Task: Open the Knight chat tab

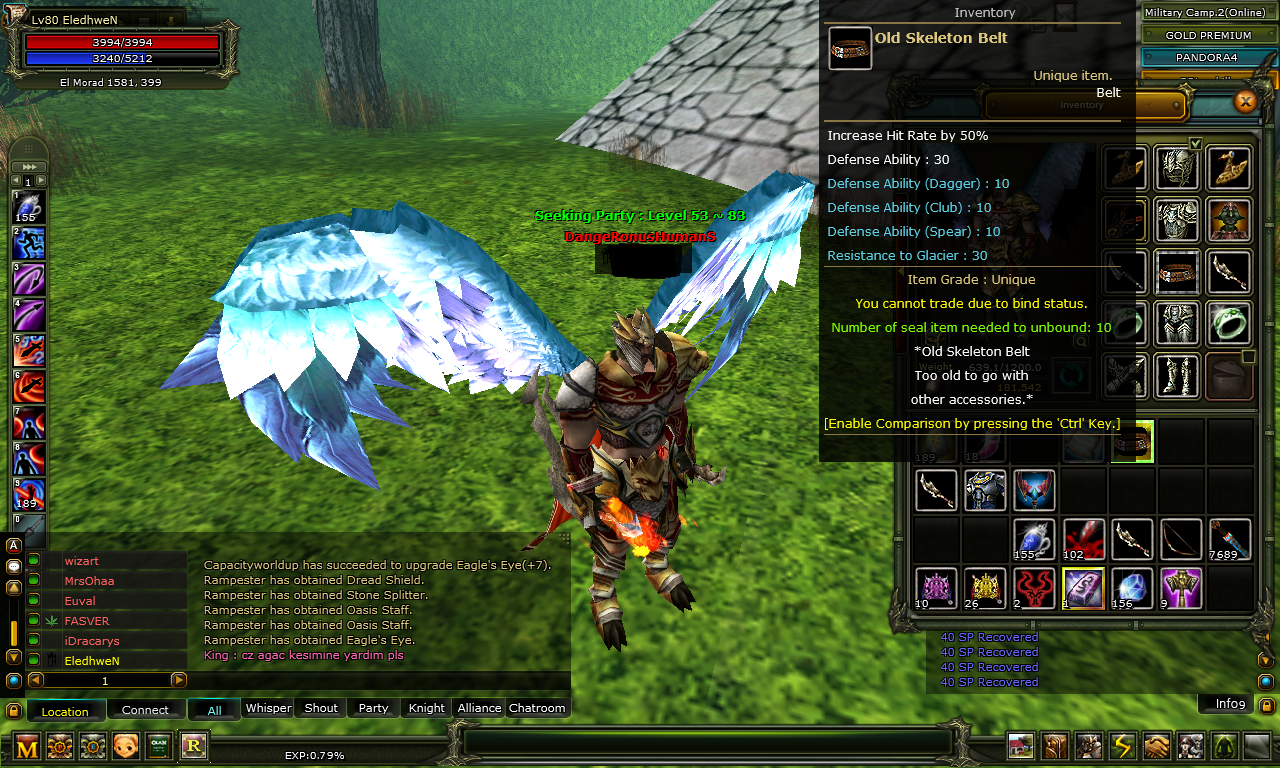Action: pos(425,708)
